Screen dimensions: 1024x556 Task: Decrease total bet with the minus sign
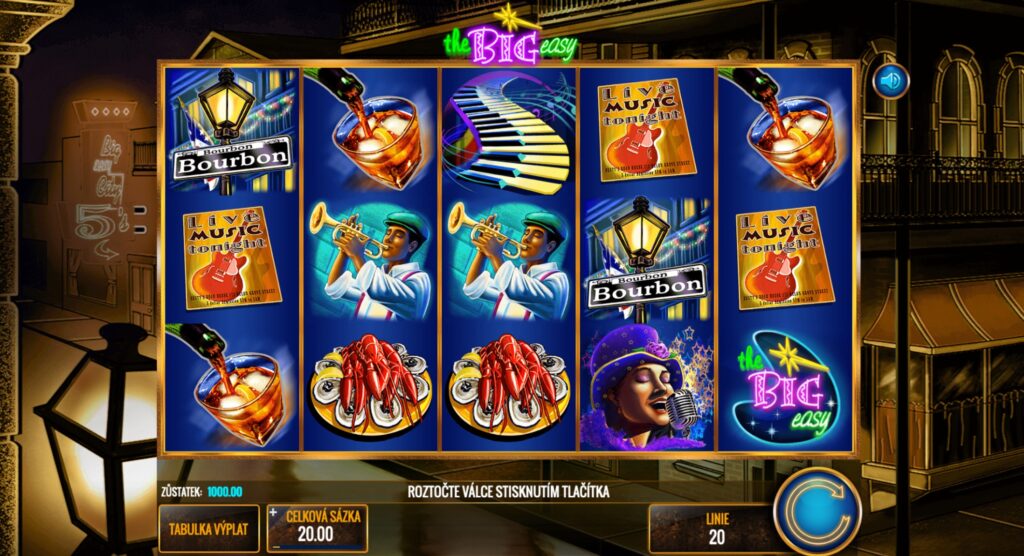(273, 545)
